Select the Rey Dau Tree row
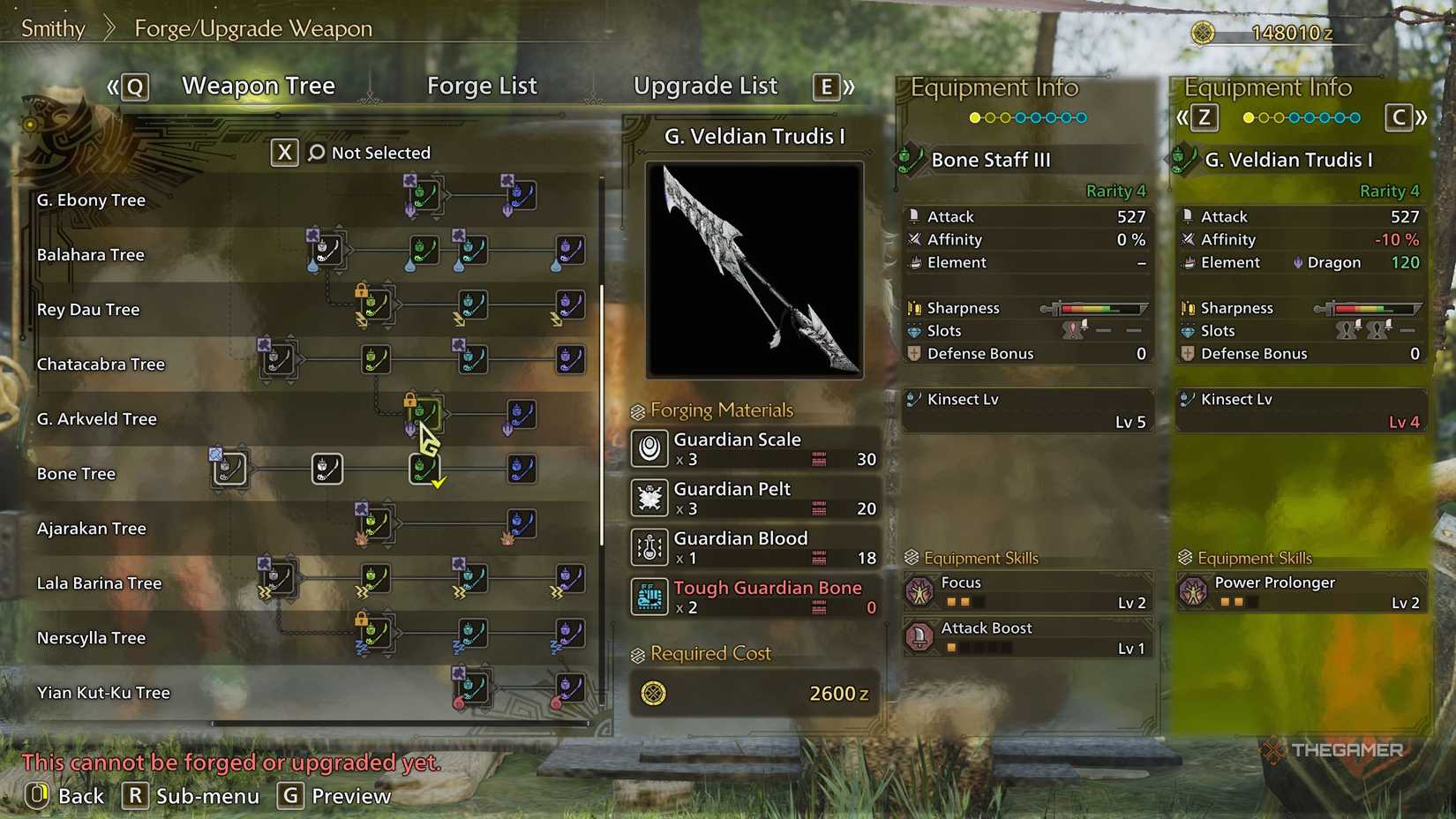The width and height of the screenshot is (1456, 819). click(88, 310)
